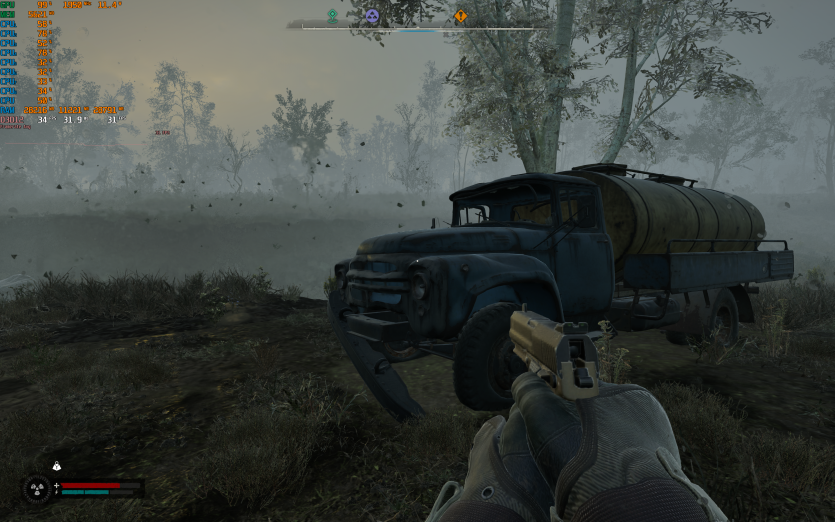Click the radiation trefoil indicator
This screenshot has height=522, width=835.
click(x=38, y=489)
